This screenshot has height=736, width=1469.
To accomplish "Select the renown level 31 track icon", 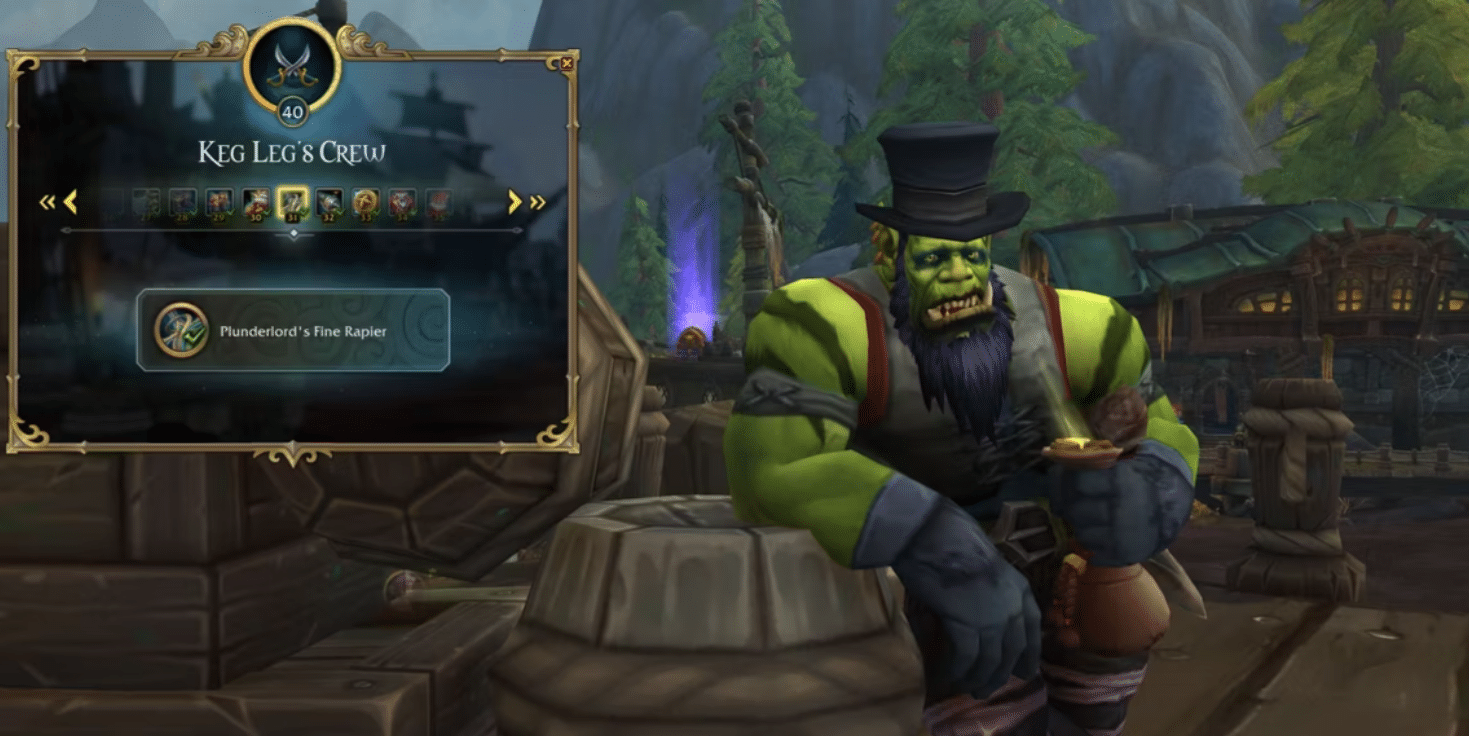I will (291, 201).
